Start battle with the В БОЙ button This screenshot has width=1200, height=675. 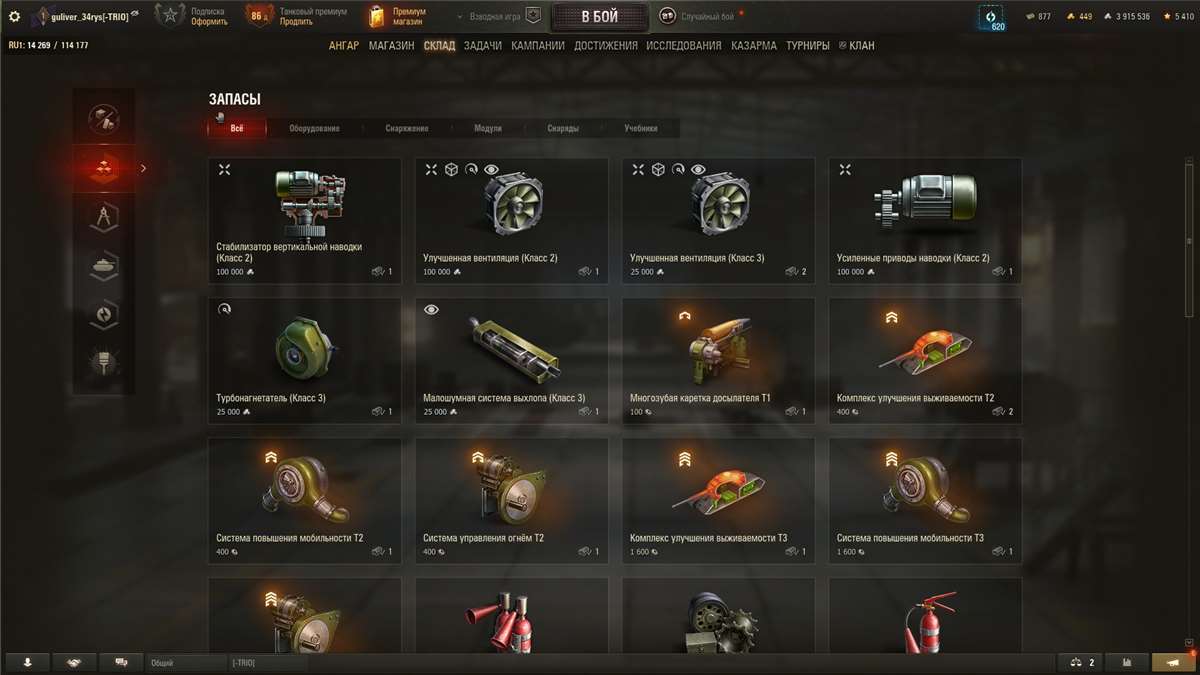[x=599, y=17]
